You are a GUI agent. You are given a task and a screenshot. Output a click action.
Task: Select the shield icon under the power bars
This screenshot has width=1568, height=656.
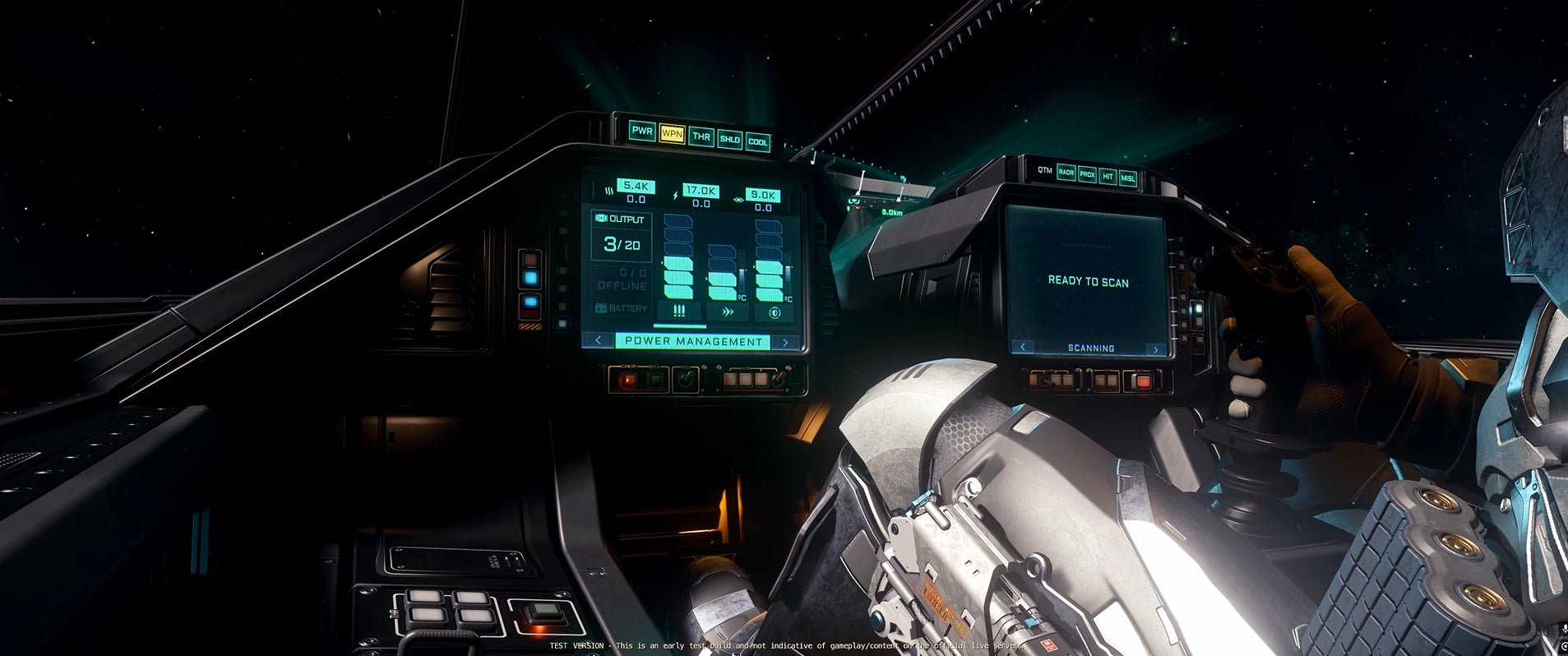(774, 313)
